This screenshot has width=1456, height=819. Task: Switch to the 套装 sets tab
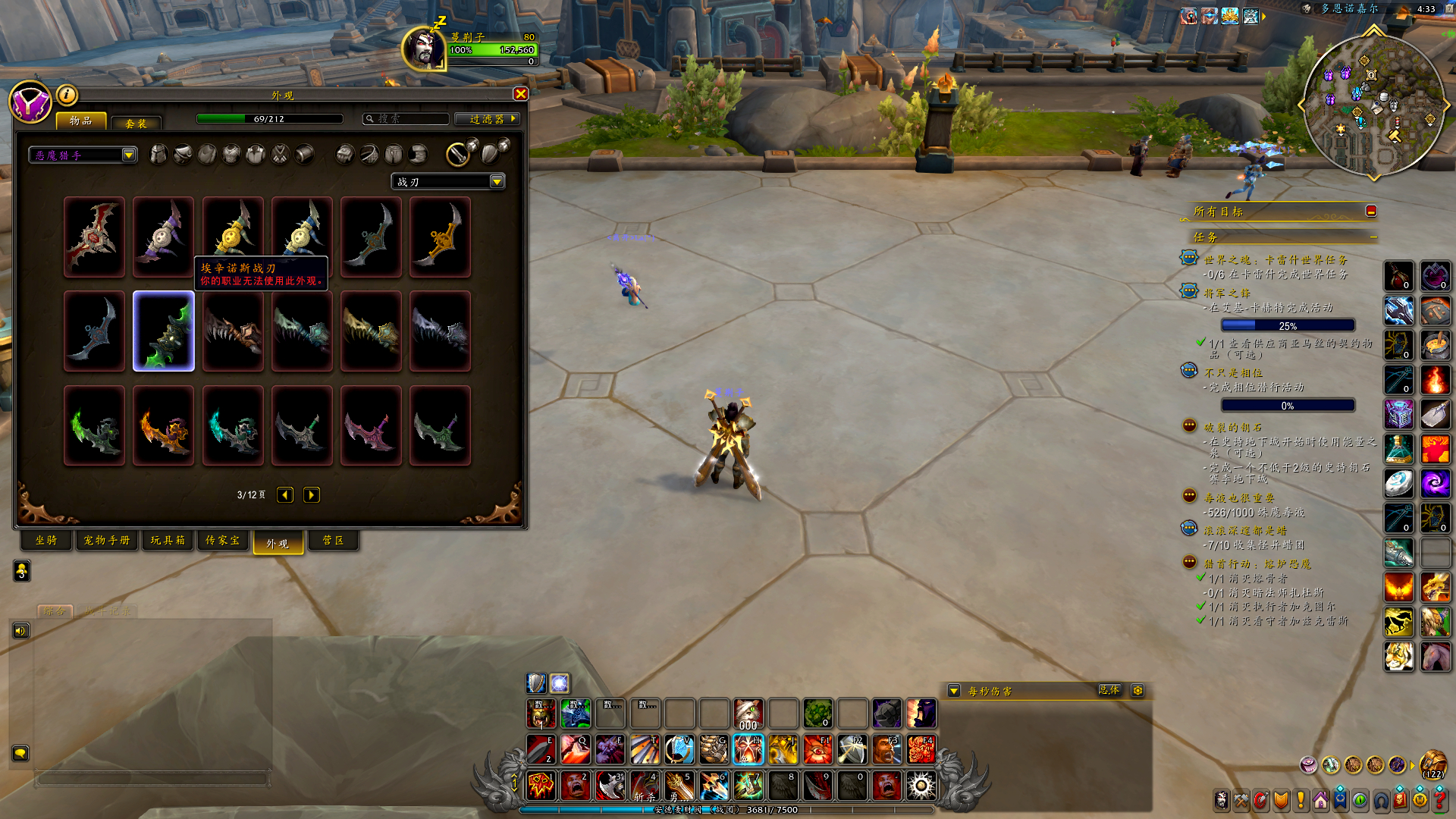click(136, 123)
